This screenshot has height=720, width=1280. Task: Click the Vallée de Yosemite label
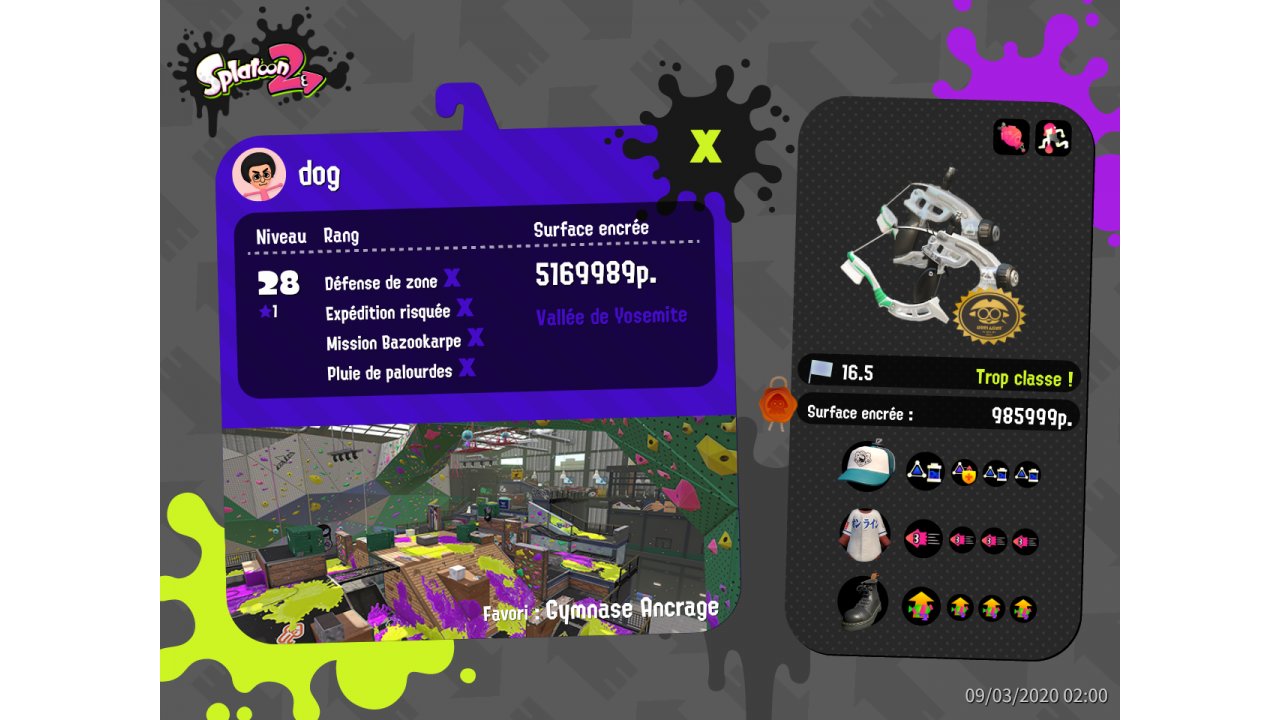coord(611,316)
